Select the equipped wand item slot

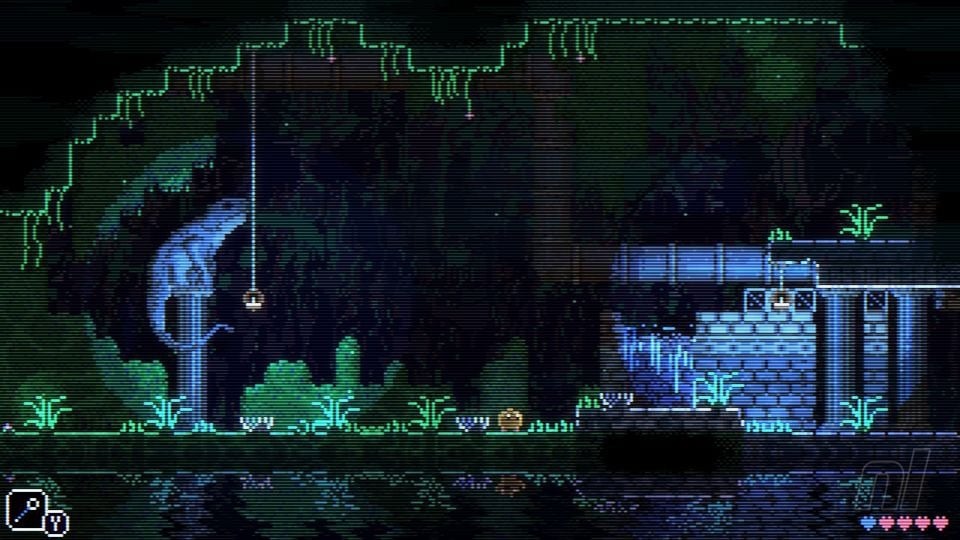24,511
